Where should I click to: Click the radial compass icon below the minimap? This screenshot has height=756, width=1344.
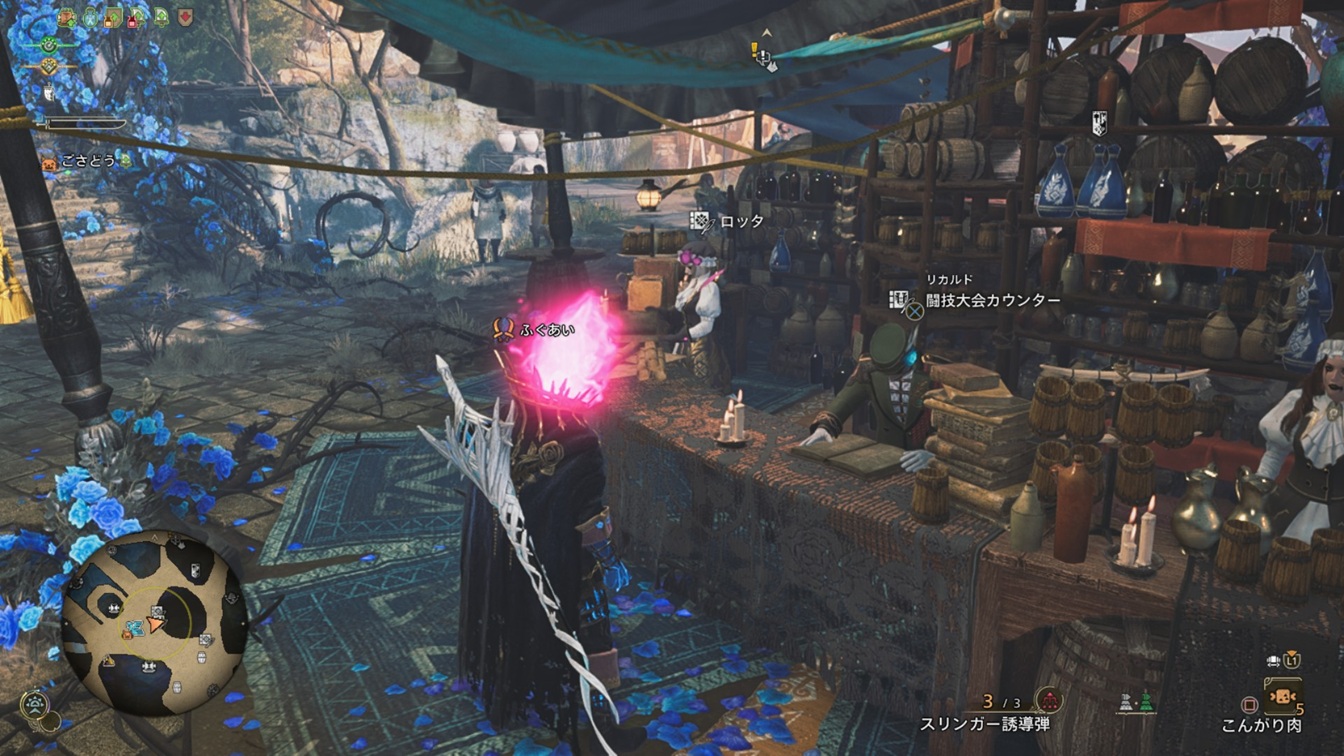coord(34,704)
